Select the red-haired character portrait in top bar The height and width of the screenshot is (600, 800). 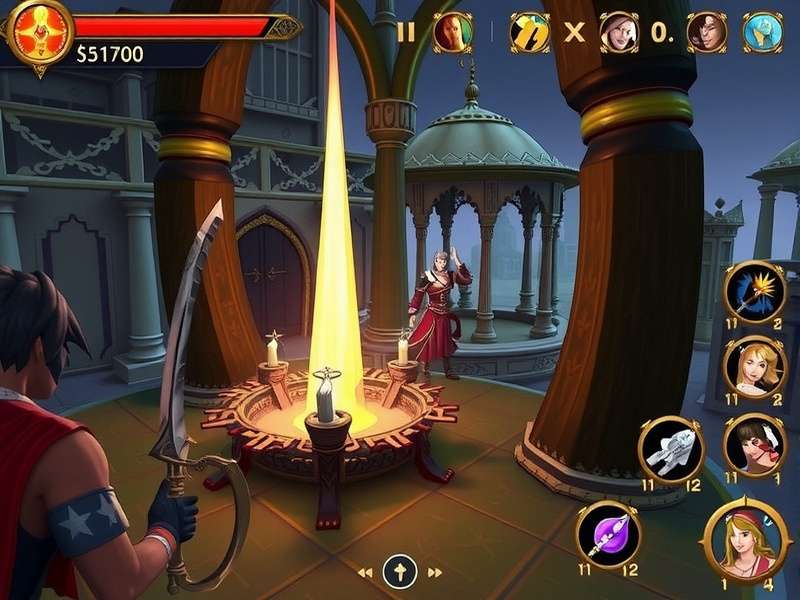pyautogui.click(x=452, y=32)
